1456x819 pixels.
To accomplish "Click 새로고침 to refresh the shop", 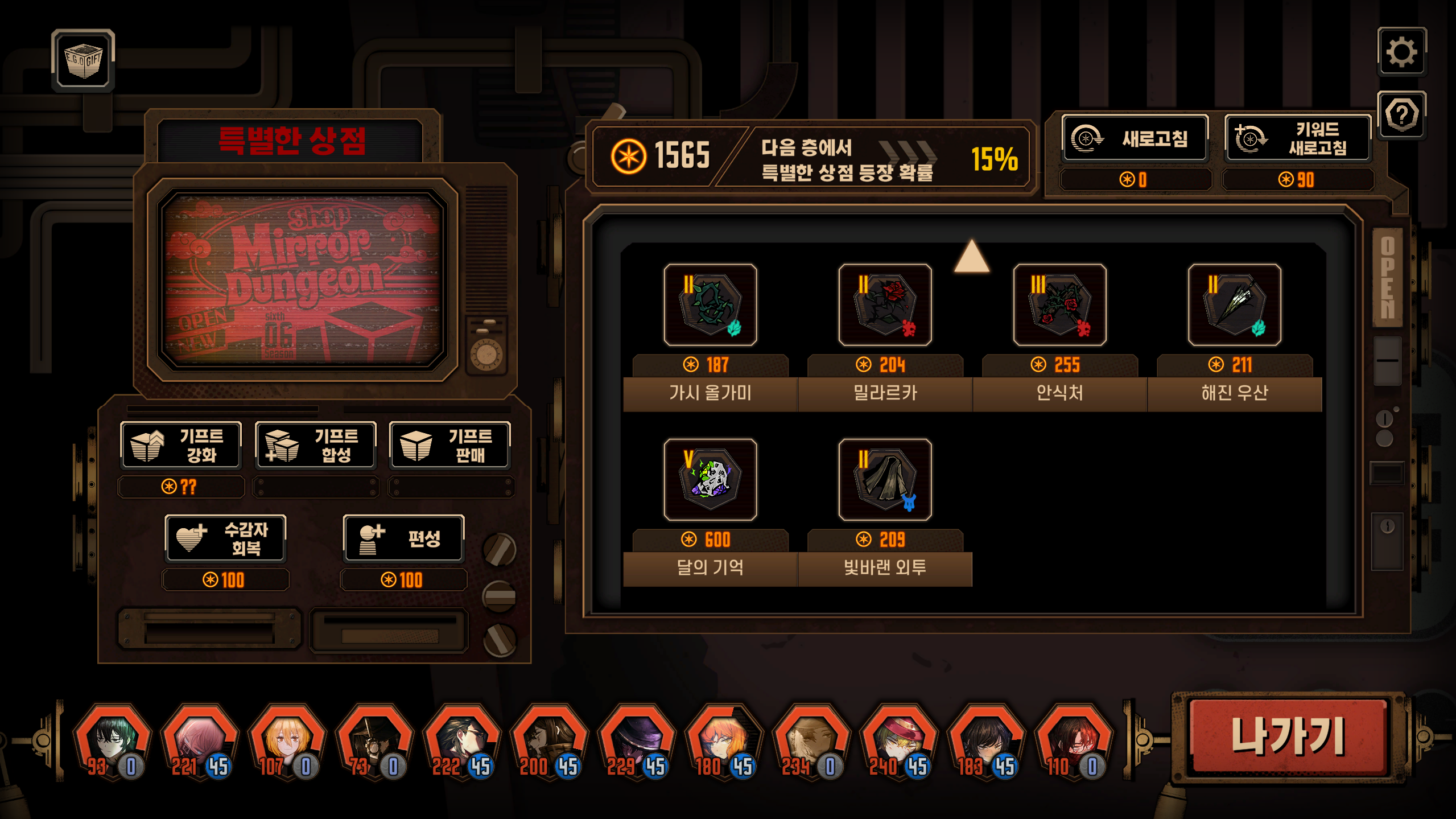I will click(x=1135, y=138).
